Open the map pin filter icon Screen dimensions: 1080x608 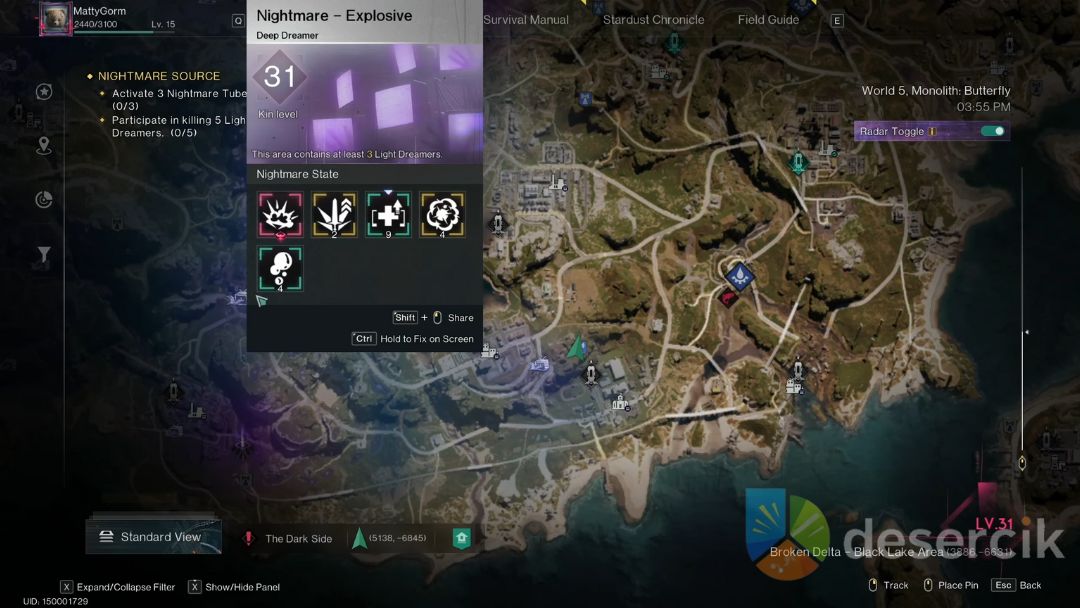click(44, 146)
